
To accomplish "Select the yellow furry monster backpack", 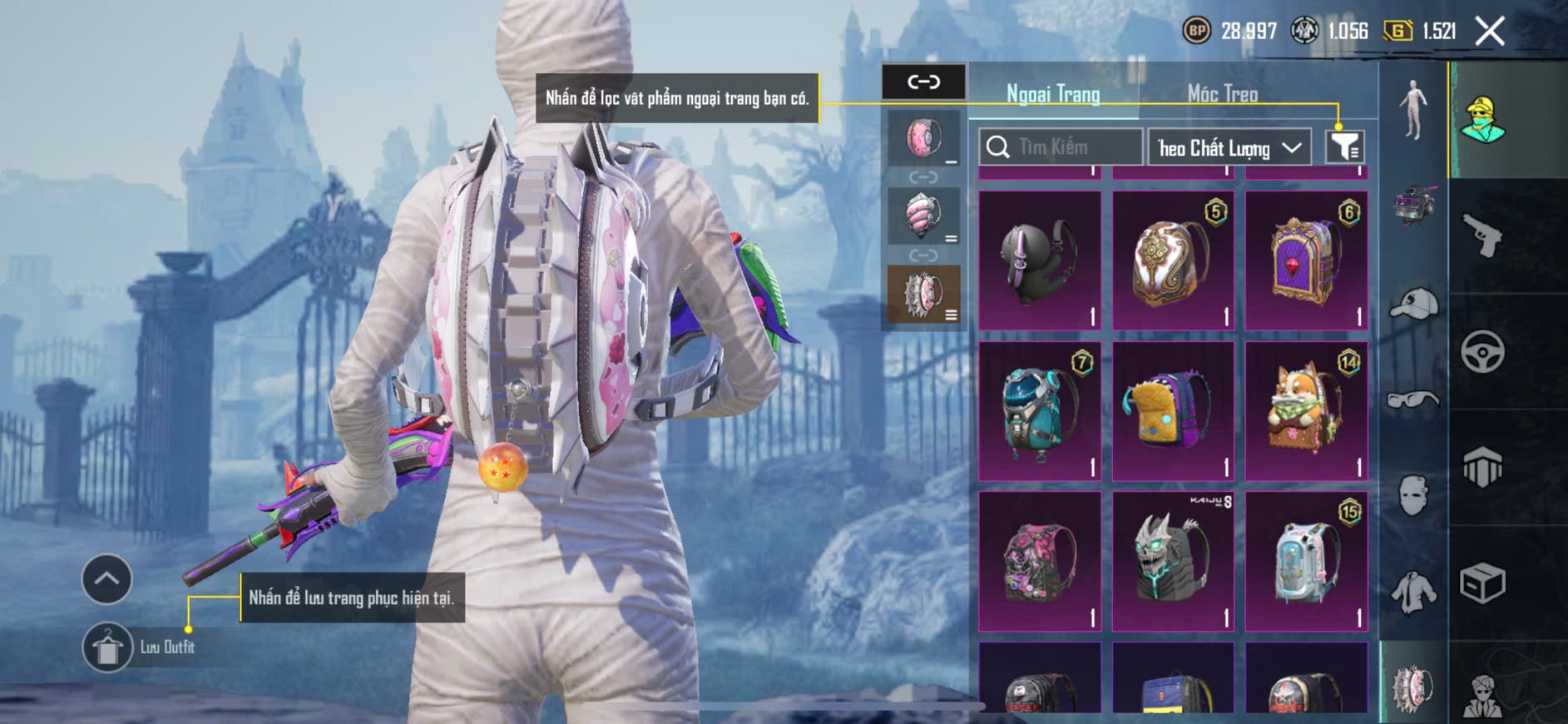I will pyautogui.click(x=1173, y=410).
